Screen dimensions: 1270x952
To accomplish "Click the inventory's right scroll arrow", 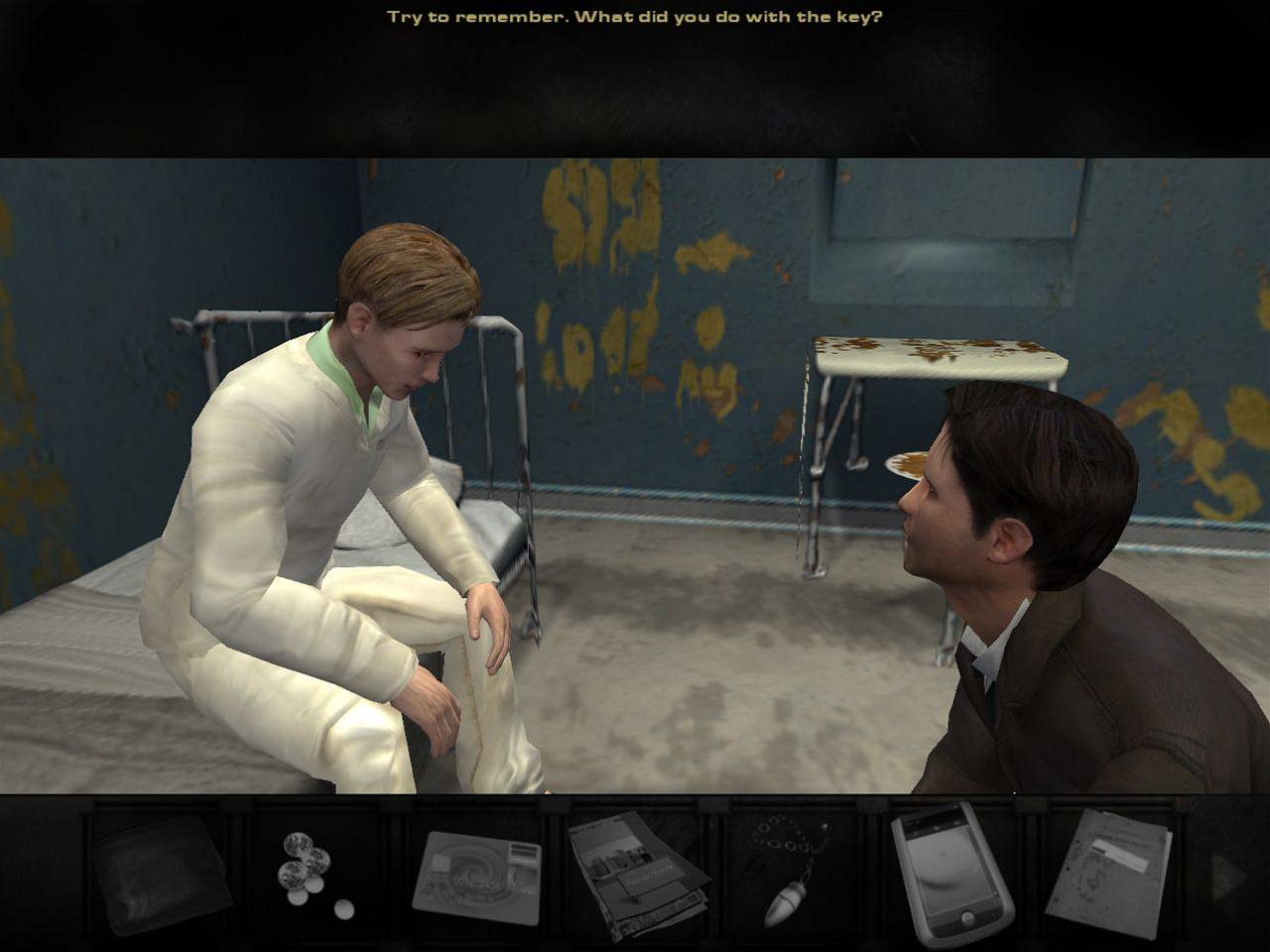I will click(1226, 875).
